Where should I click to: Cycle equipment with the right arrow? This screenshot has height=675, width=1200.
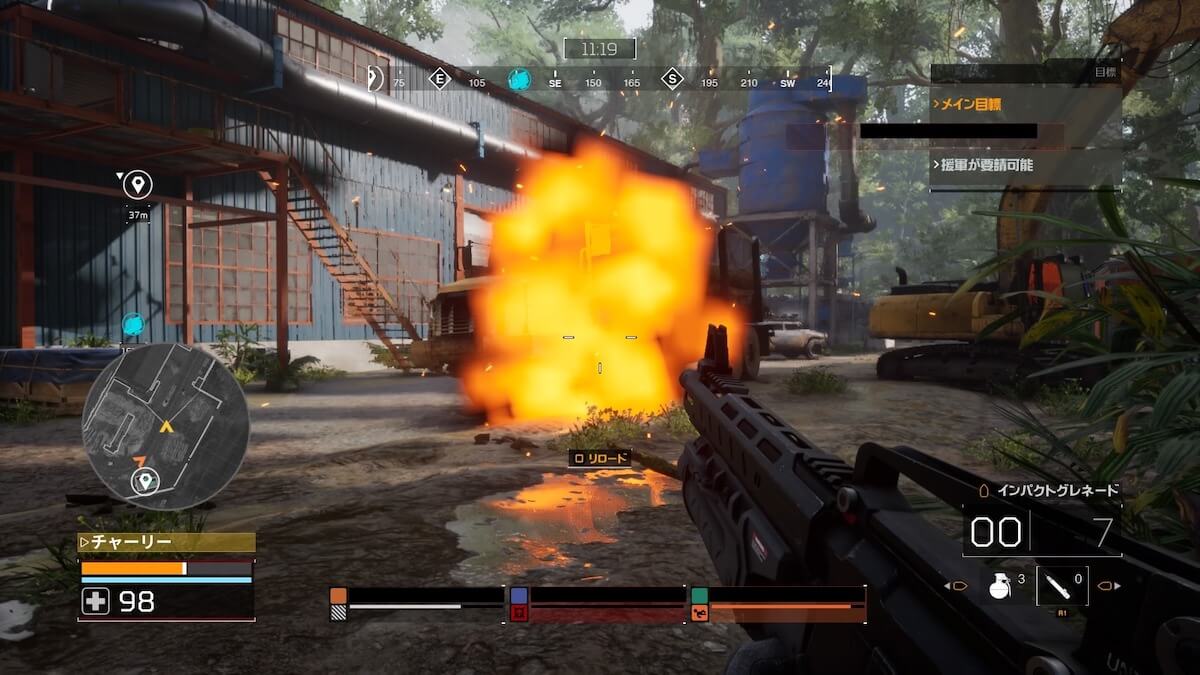[x=1110, y=586]
